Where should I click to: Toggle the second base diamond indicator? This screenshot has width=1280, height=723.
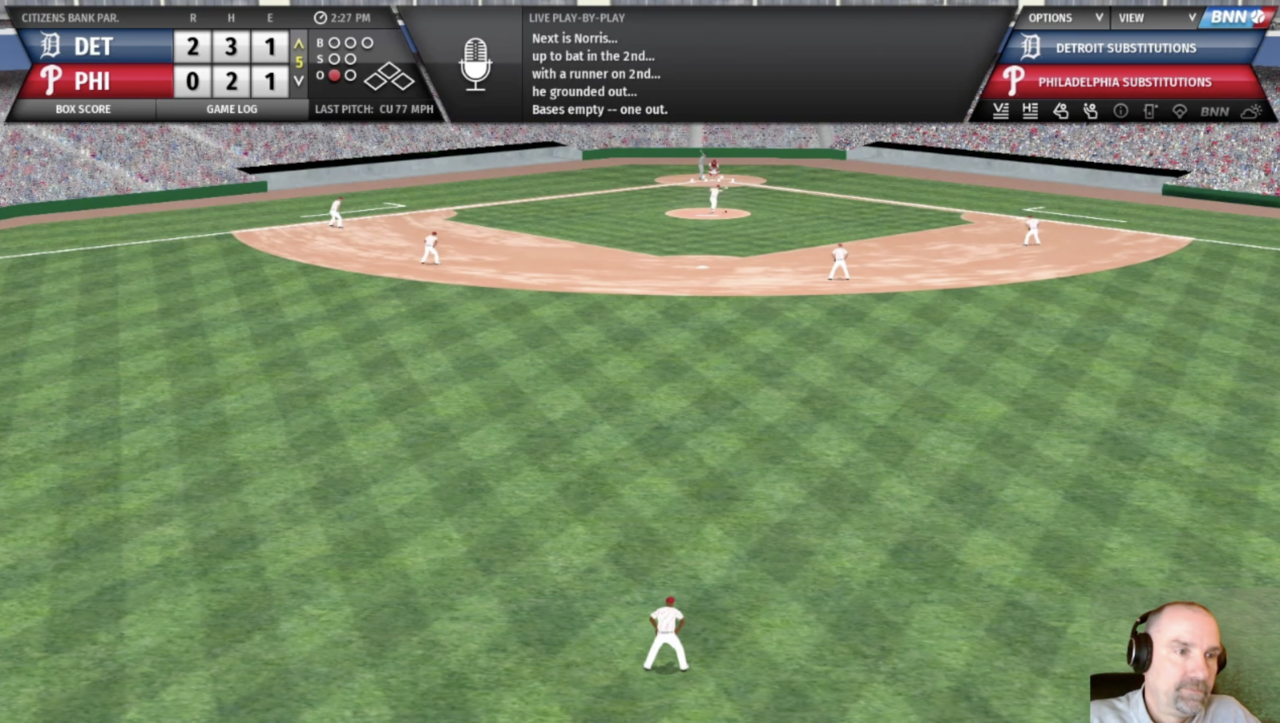point(387,69)
